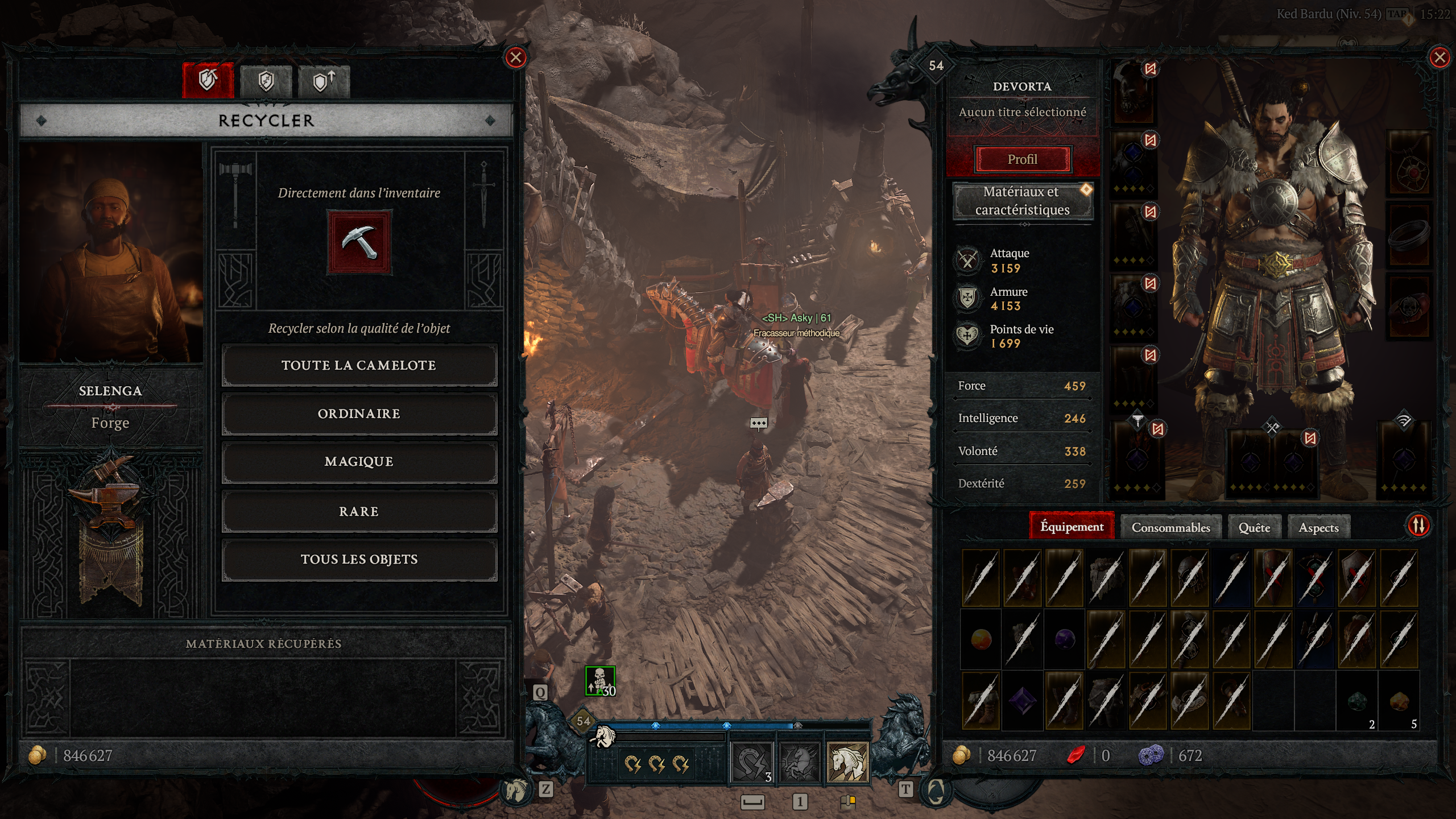Close the Recycler blacksmith panel
This screenshot has height=819, width=1456.
[x=515, y=57]
